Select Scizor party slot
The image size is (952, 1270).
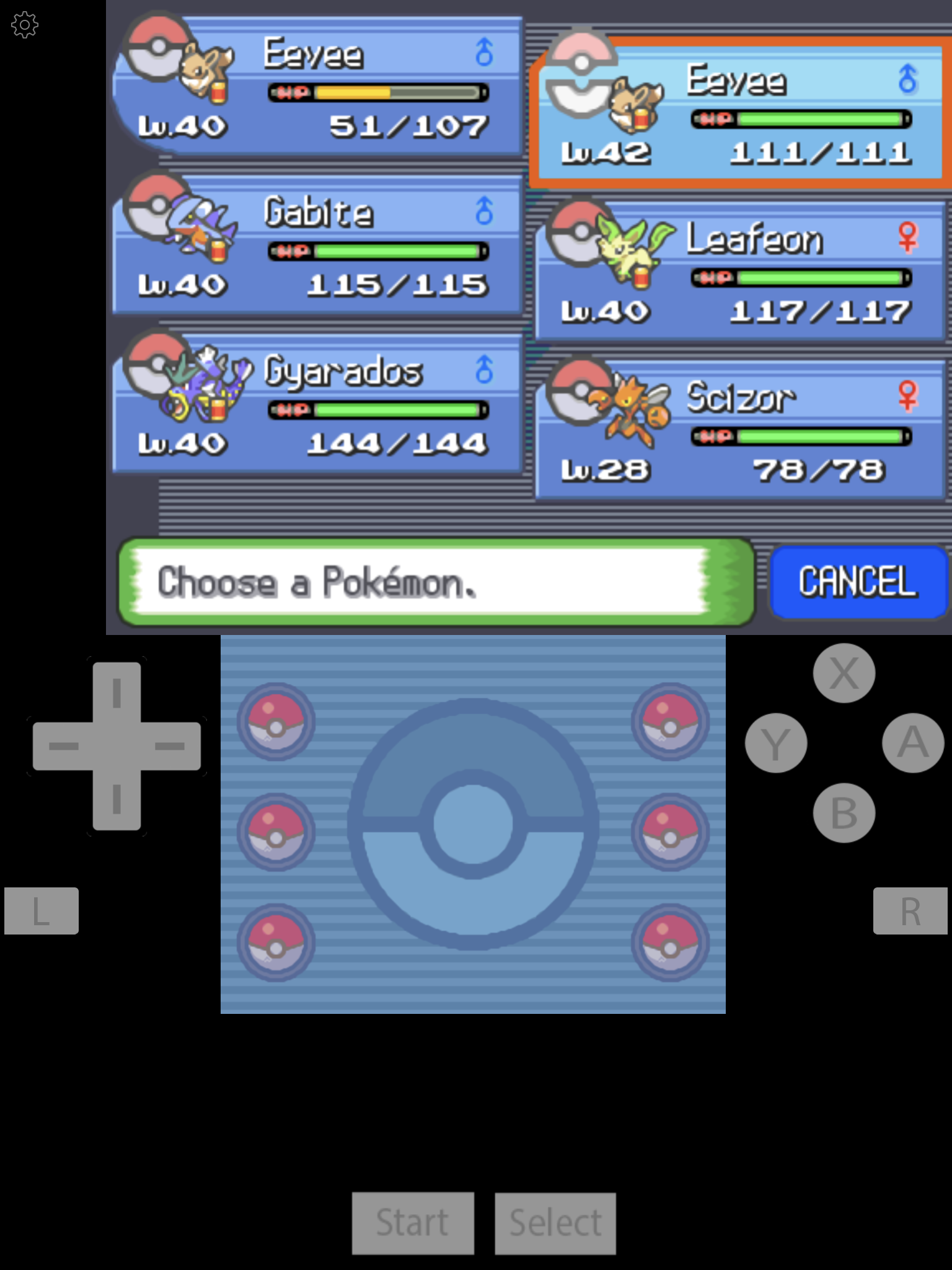(x=741, y=431)
